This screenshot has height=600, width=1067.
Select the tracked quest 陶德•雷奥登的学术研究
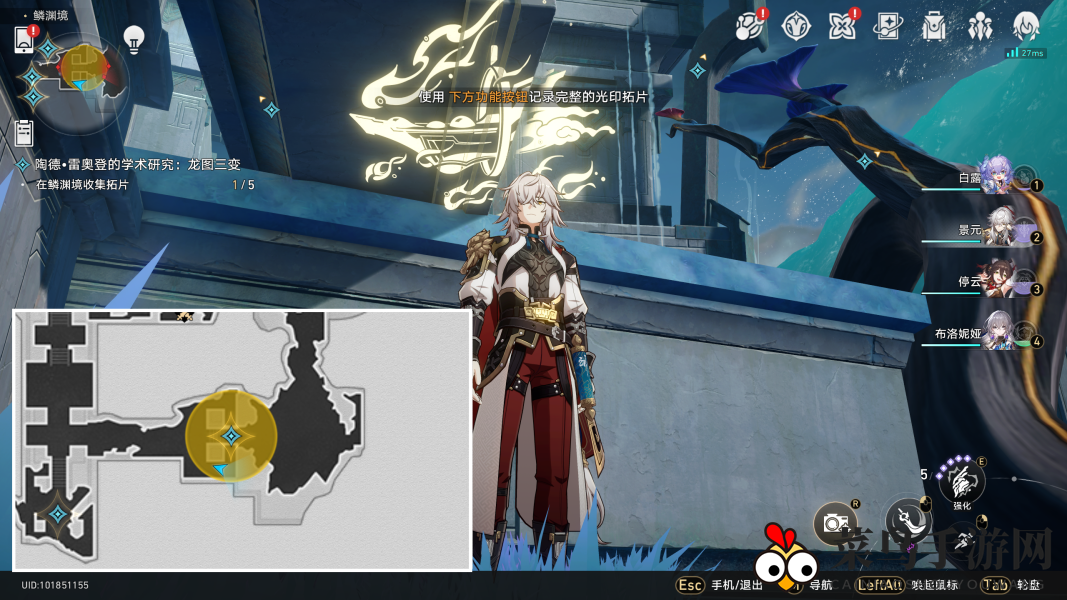(138, 164)
